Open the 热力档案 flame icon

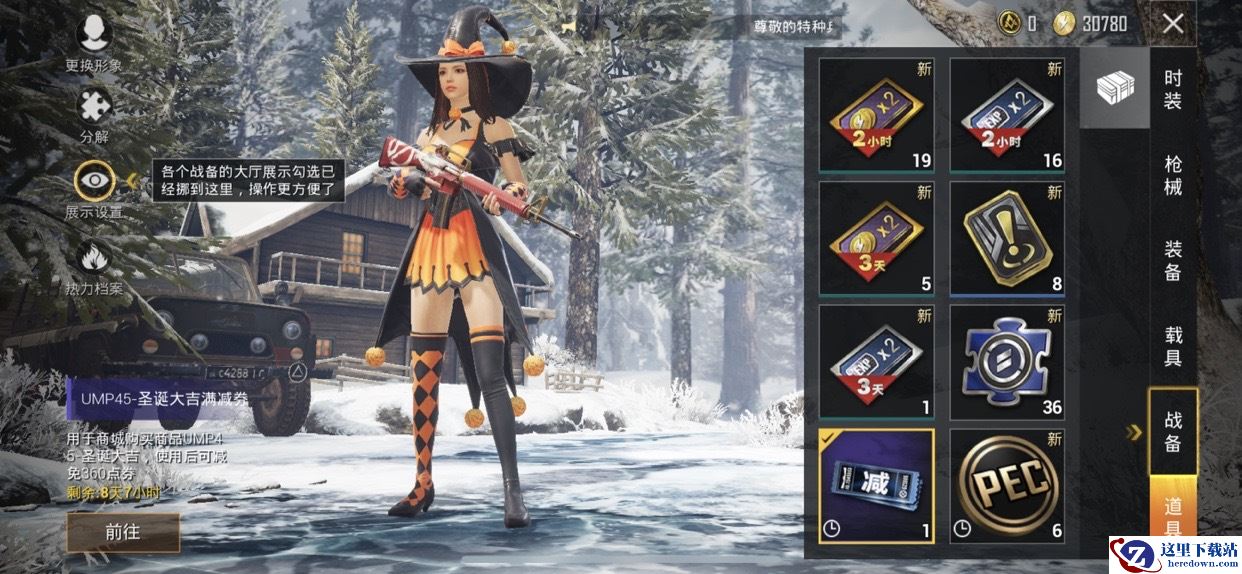pyautogui.click(x=95, y=258)
